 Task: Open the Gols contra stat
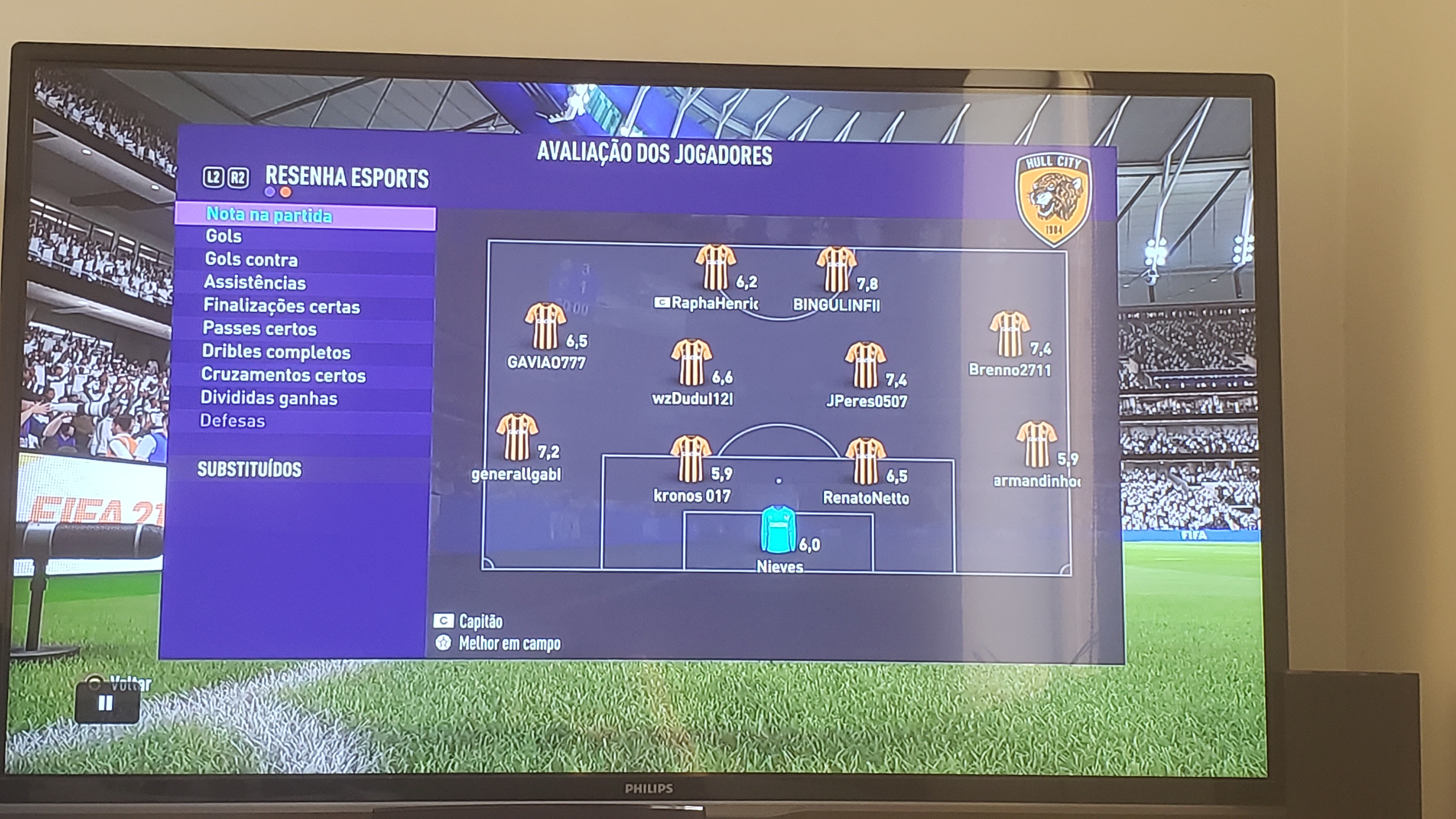coord(251,260)
